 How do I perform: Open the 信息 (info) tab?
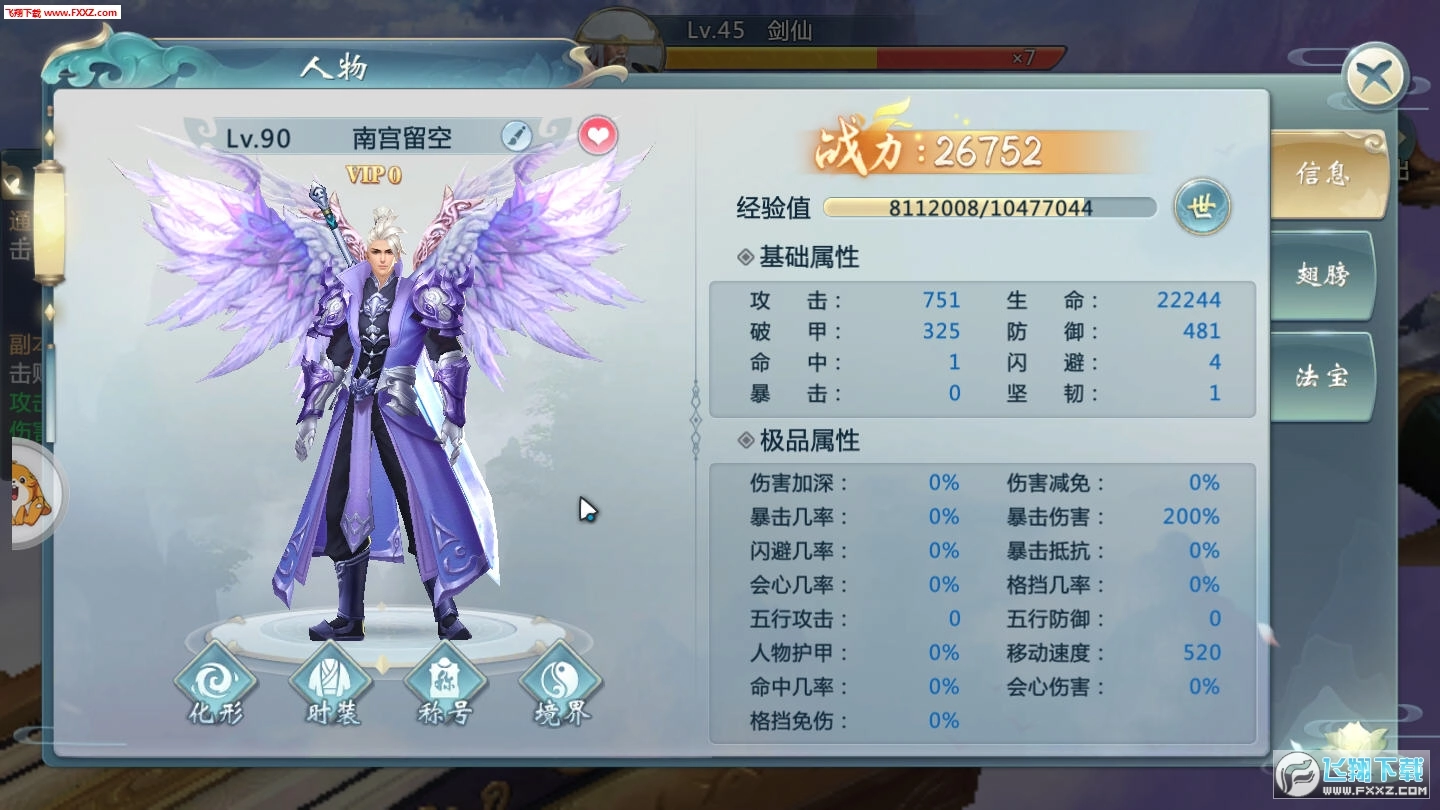[x=1322, y=175]
